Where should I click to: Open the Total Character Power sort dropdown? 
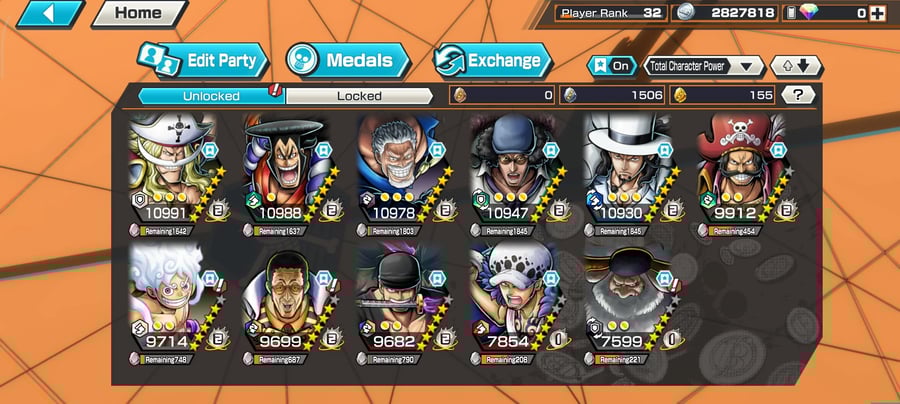tap(704, 66)
